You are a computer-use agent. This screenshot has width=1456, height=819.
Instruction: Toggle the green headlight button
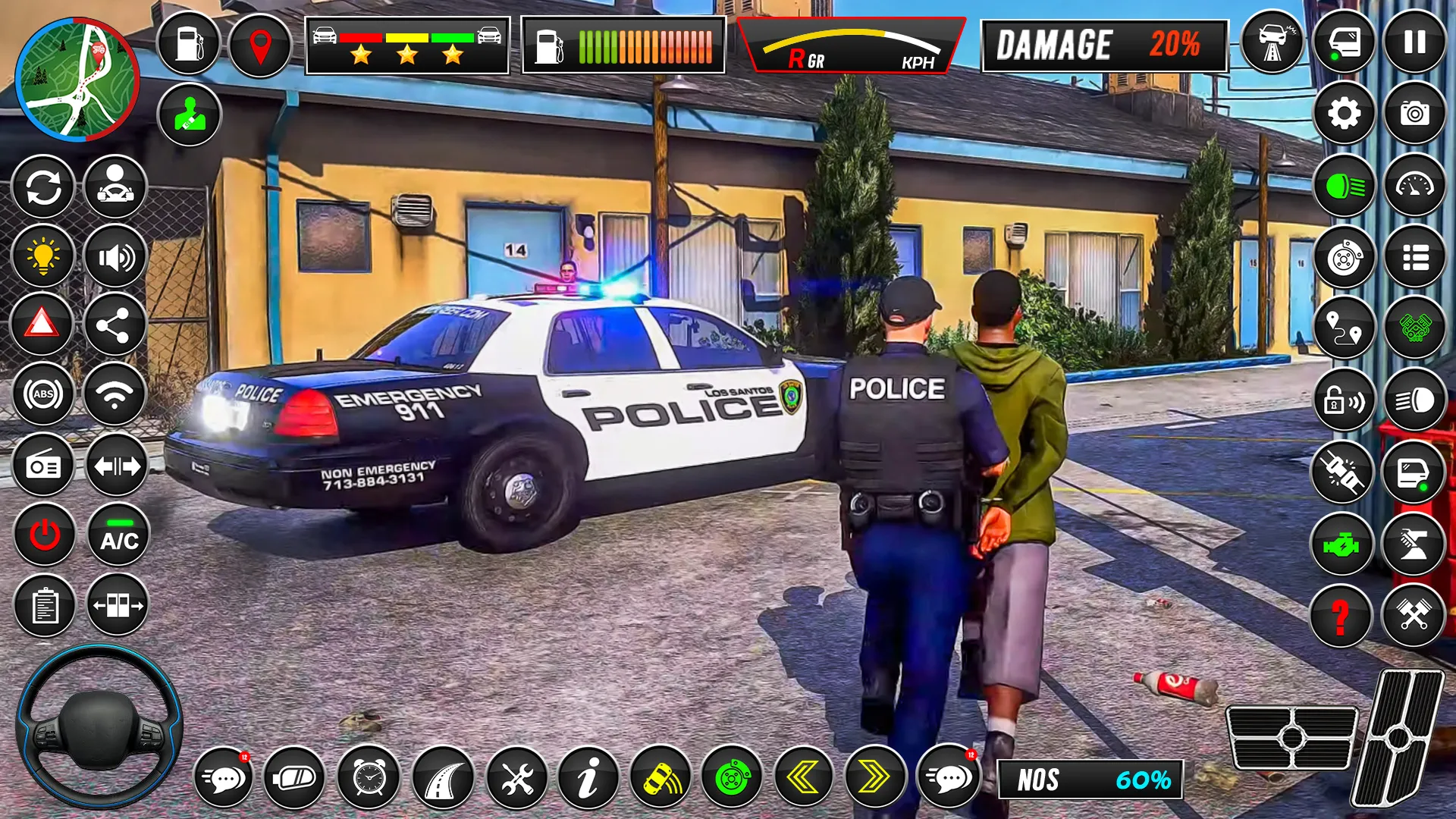1344,186
